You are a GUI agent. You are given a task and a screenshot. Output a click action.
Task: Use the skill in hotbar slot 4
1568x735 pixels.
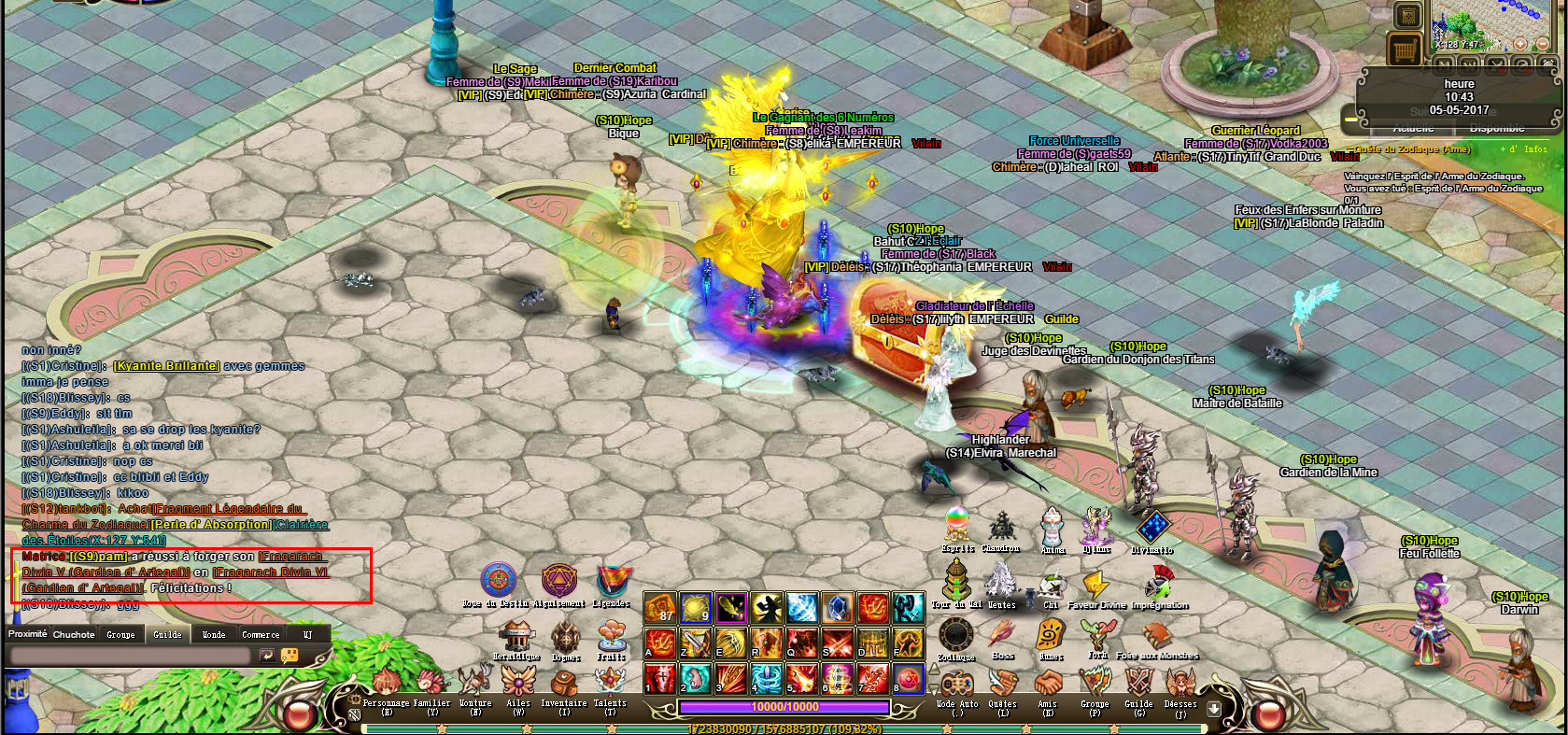766,677
